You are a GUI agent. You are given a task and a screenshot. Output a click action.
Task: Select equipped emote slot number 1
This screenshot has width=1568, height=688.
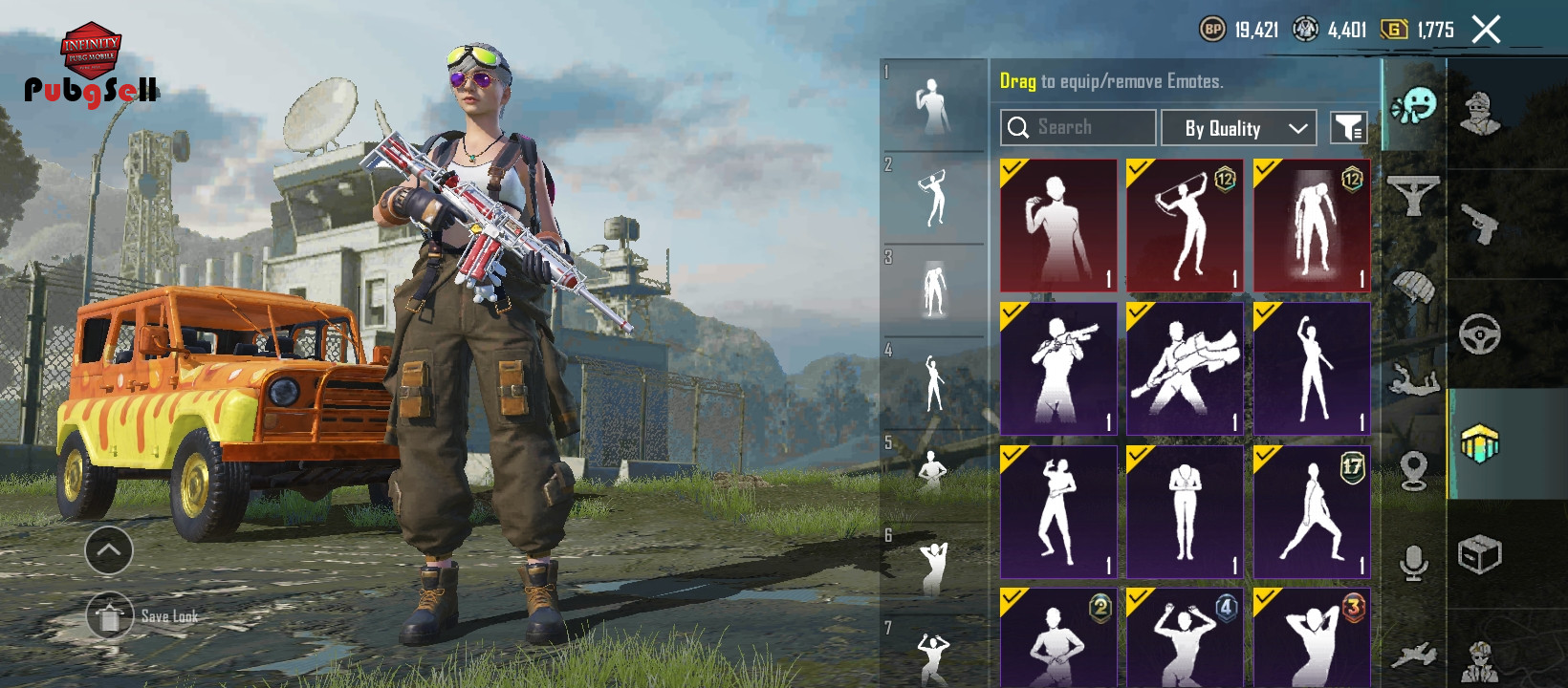(933, 105)
